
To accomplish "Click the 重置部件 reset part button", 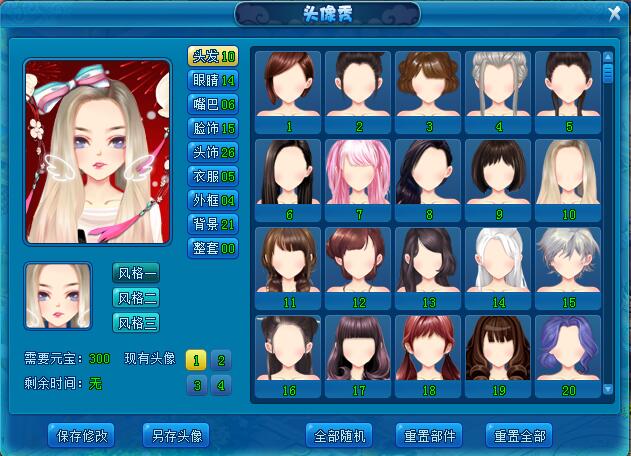I will click(x=429, y=436).
